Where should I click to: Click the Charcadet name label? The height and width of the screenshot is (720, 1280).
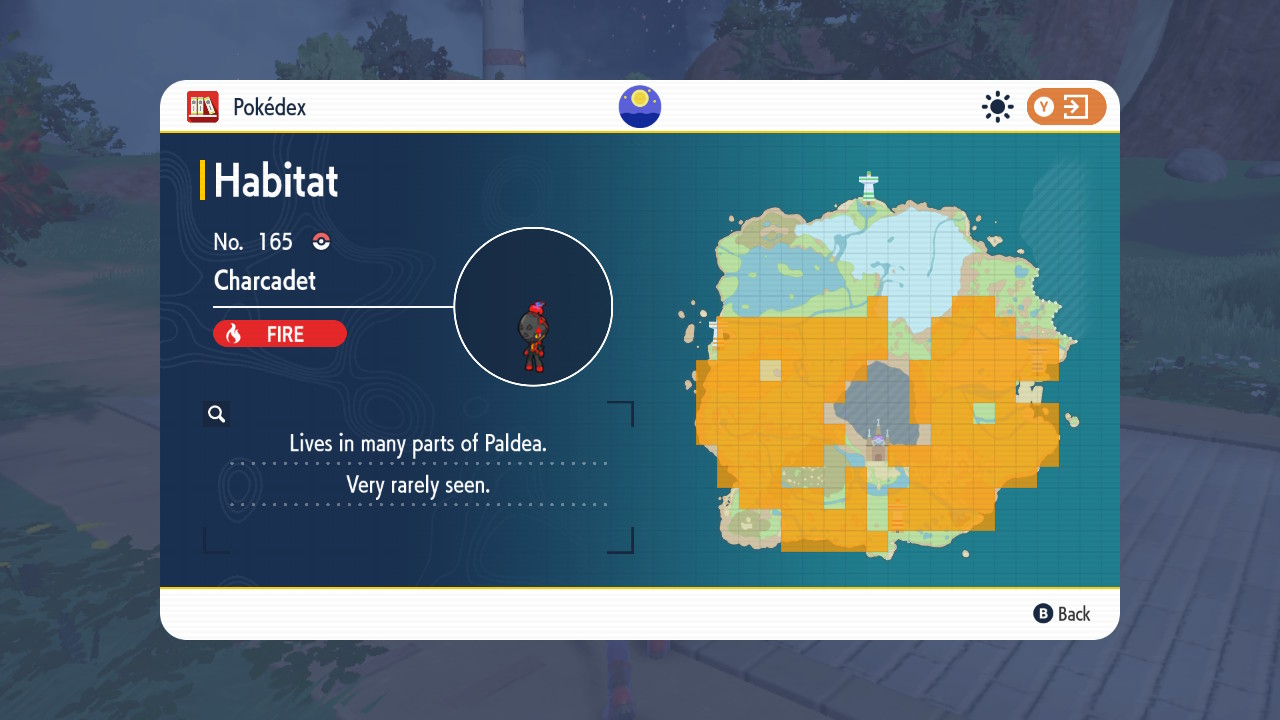(263, 281)
